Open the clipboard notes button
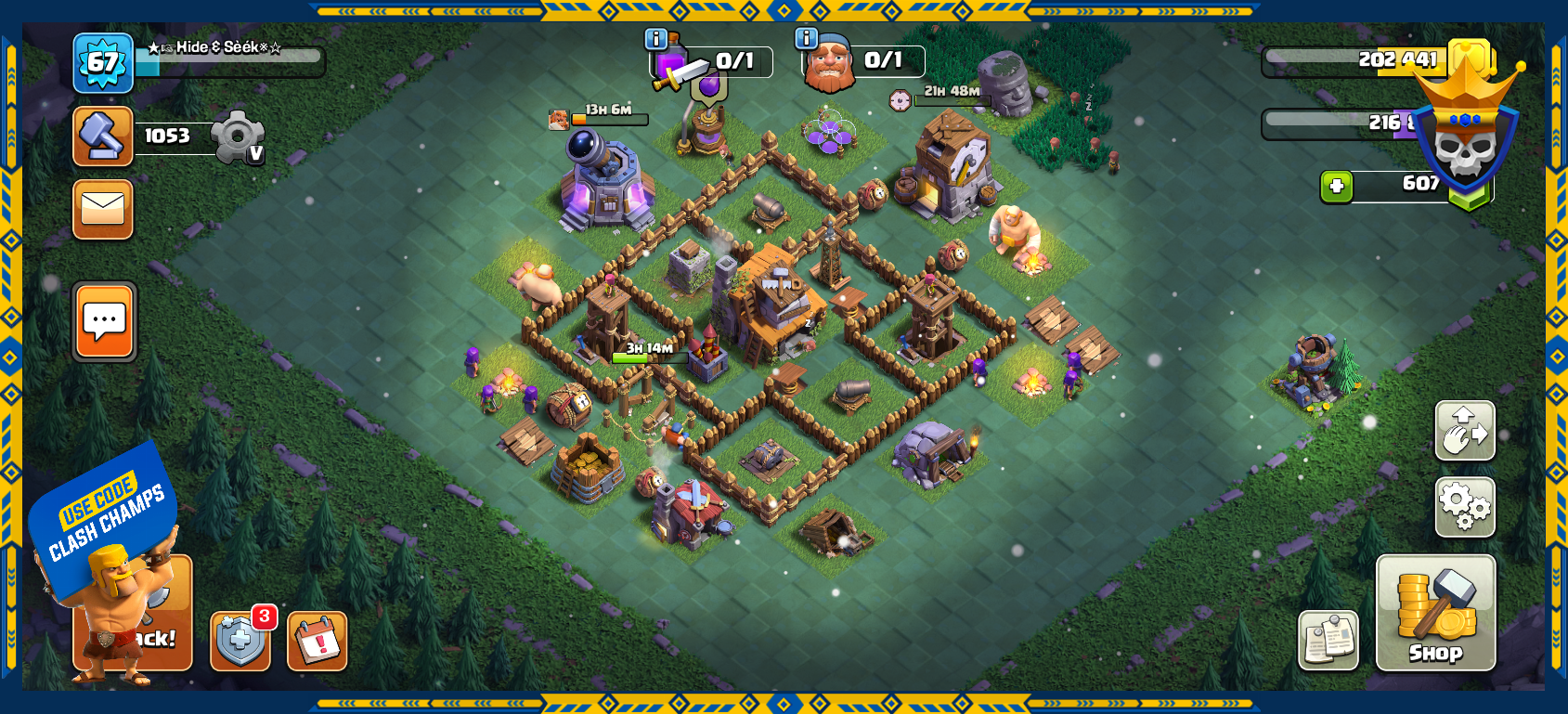The image size is (1568, 714). pos(1328,640)
